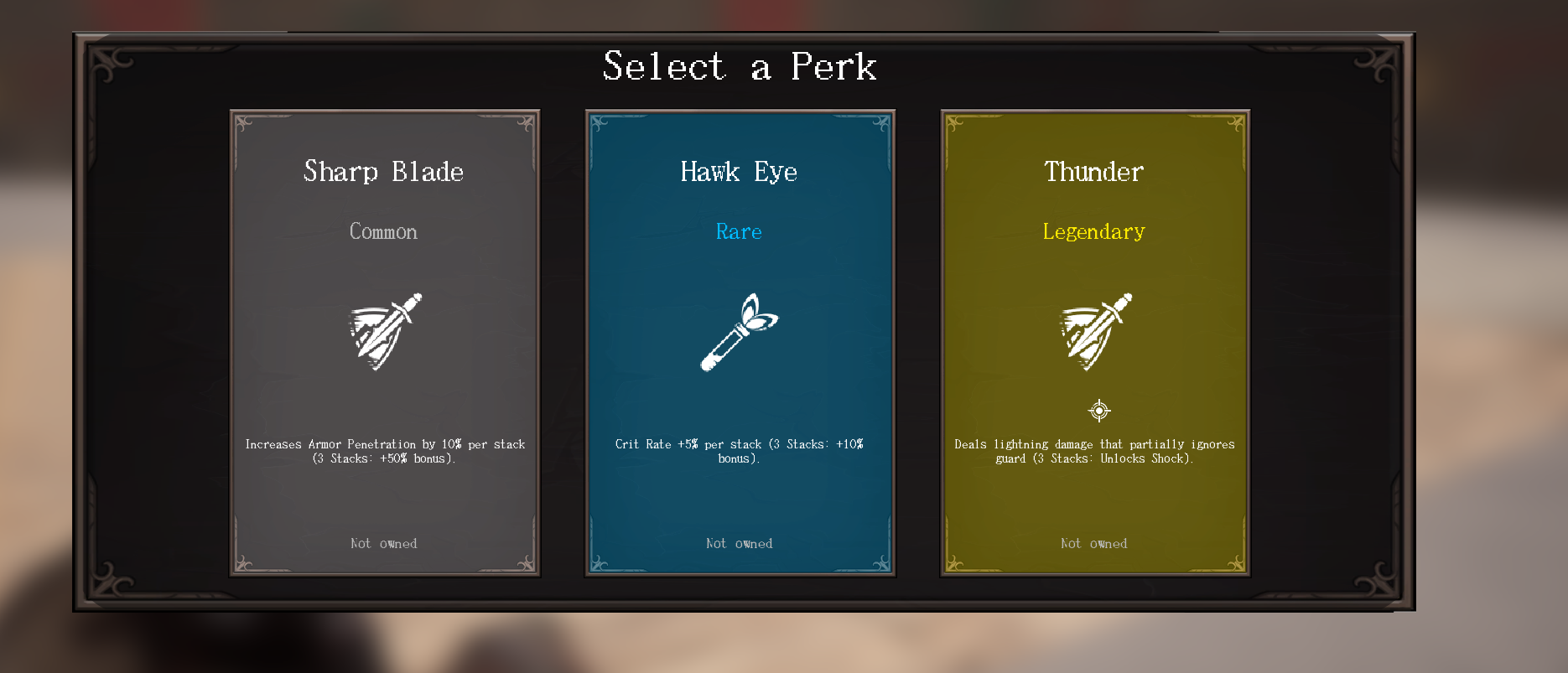The height and width of the screenshot is (673, 1568).
Task: Choose the Hawk Eye rare perk card
Action: pyautogui.click(x=740, y=343)
